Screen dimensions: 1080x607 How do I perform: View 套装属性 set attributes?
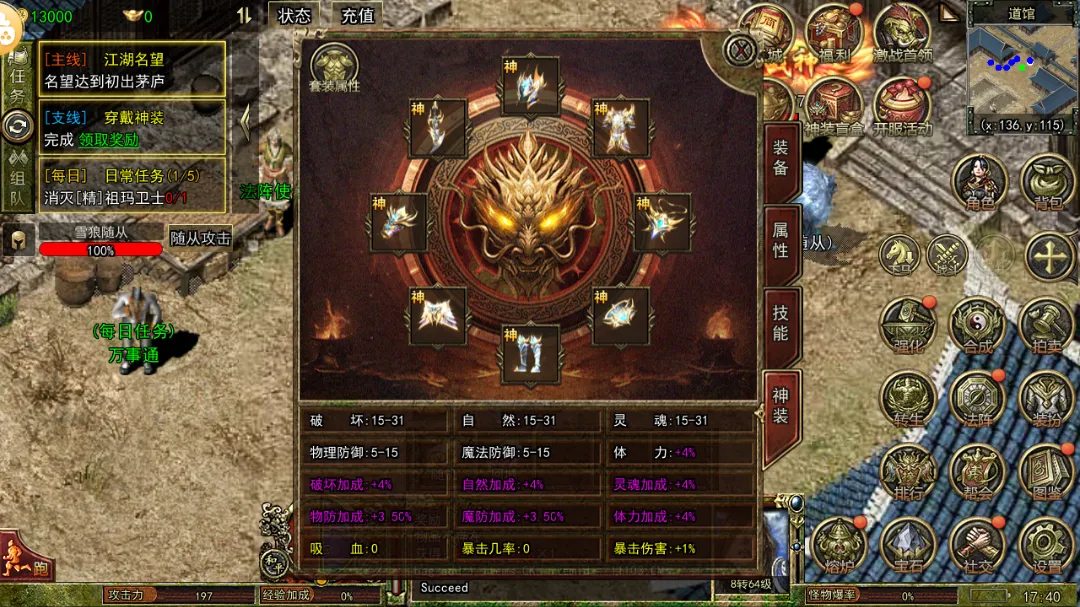point(334,68)
